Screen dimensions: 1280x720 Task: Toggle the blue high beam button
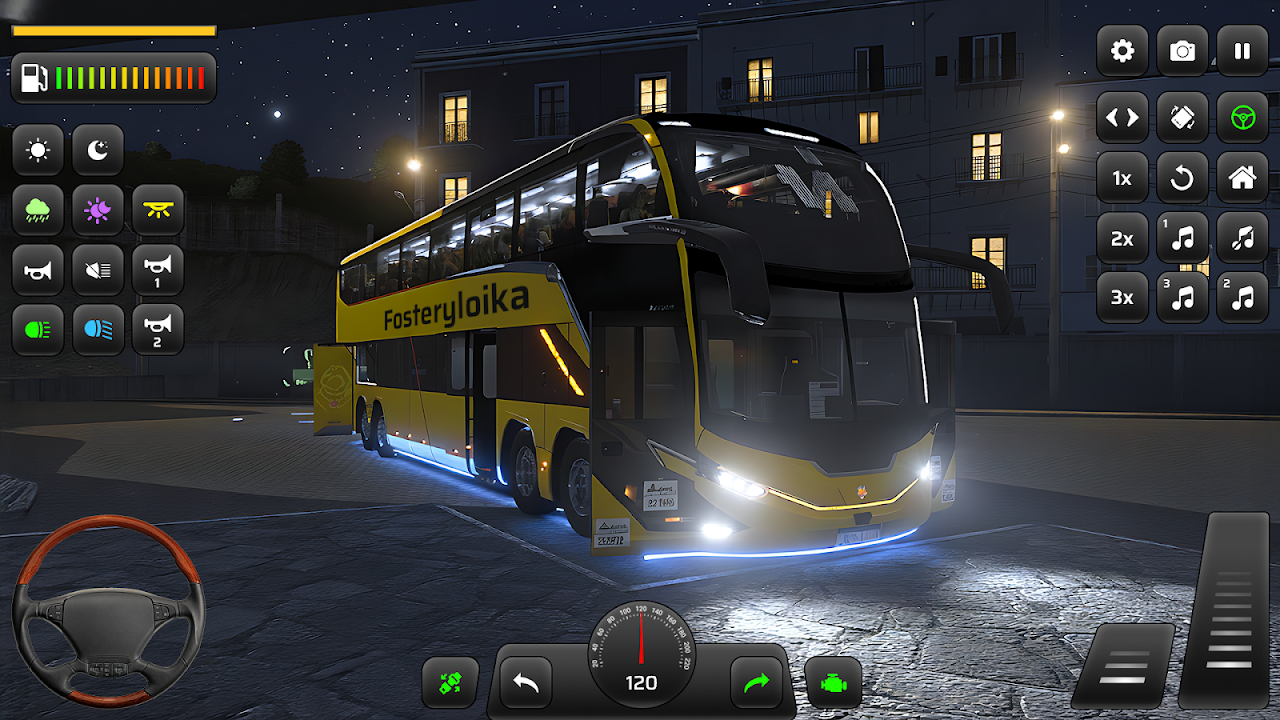tap(98, 329)
